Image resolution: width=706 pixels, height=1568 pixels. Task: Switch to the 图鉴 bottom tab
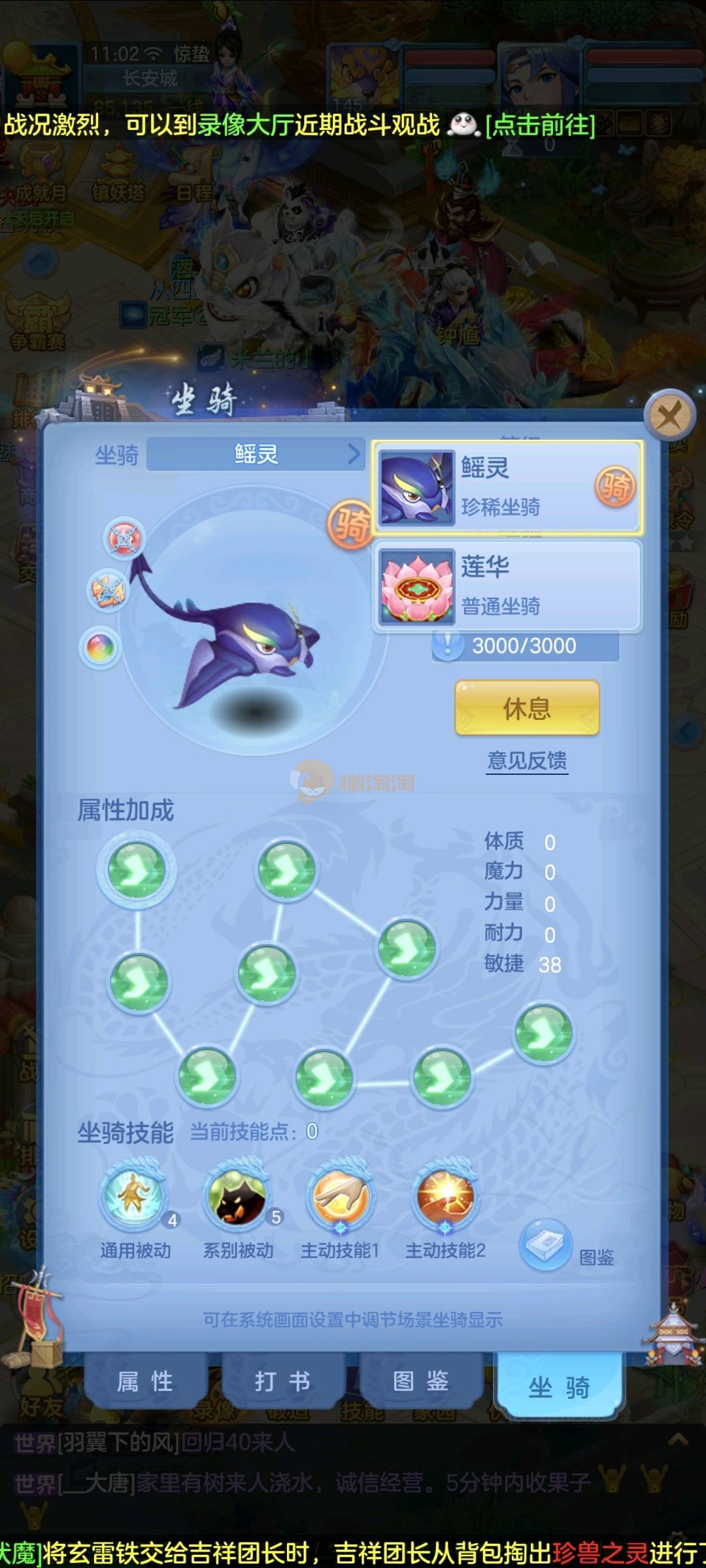420,1381
